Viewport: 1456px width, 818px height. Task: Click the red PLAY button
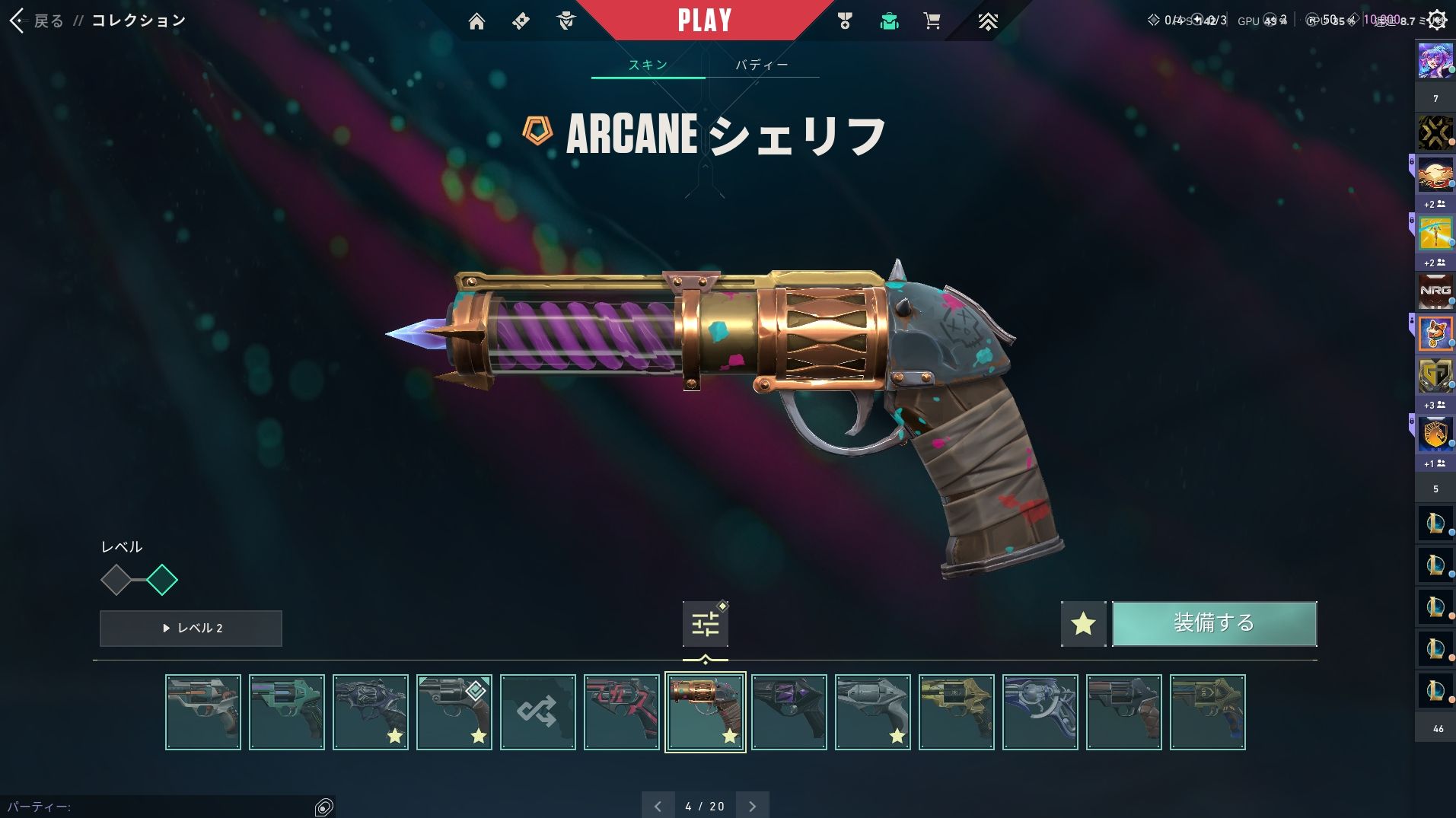pos(705,21)
